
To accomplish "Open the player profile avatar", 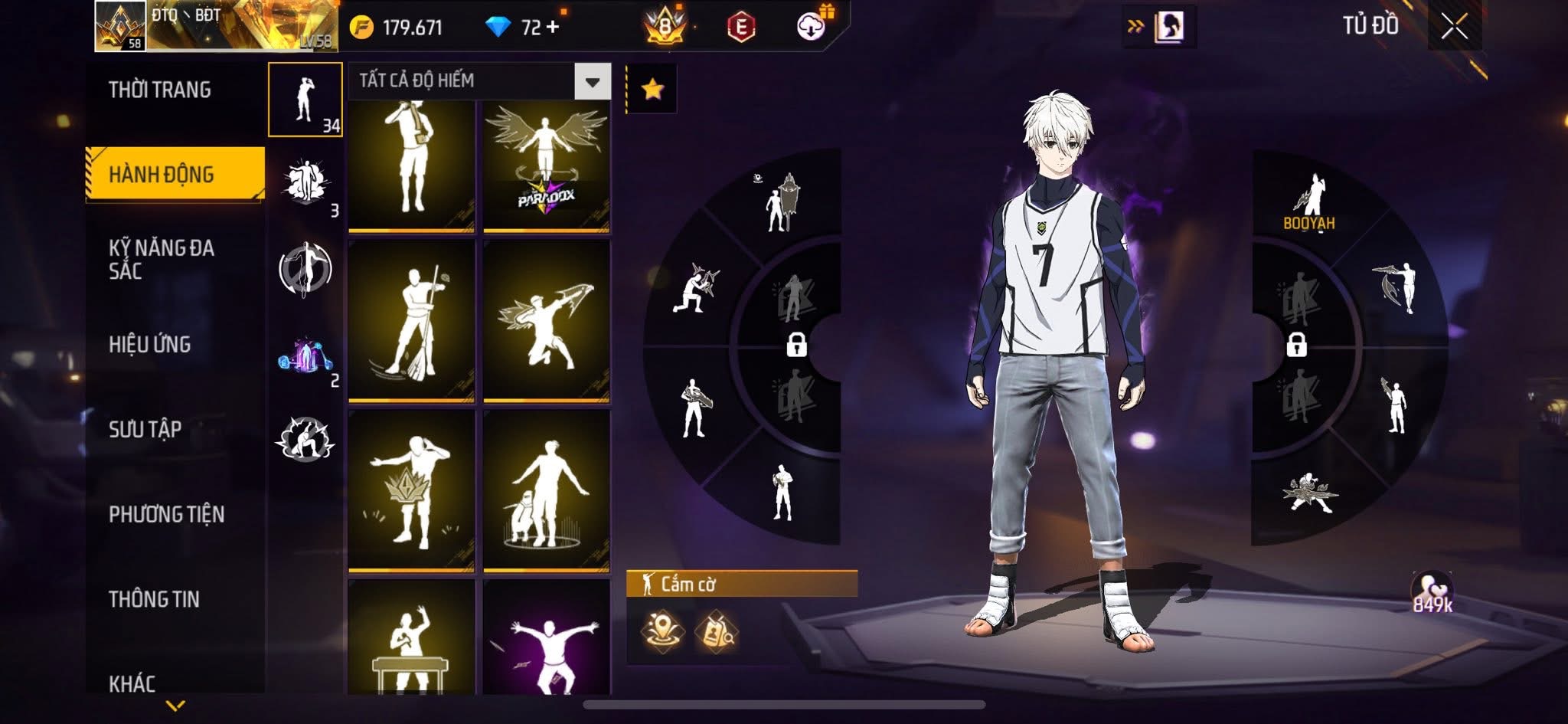I will point(120,25).
